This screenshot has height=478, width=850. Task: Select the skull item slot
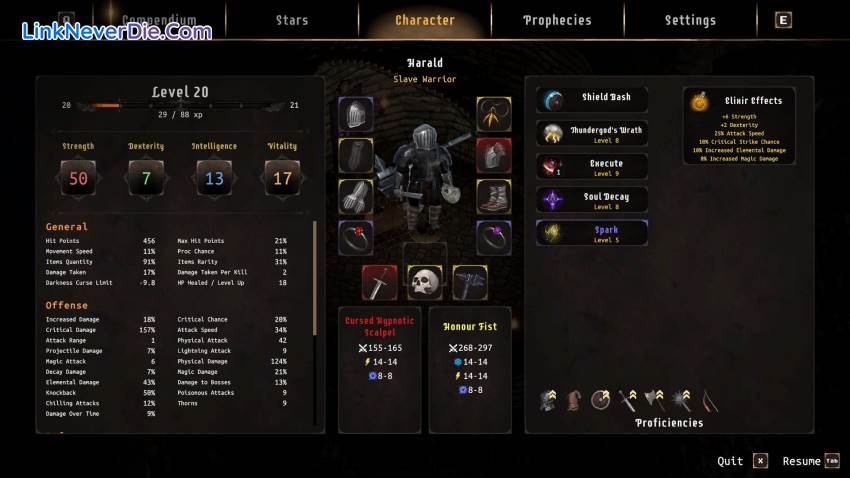[x=425, y=283]
